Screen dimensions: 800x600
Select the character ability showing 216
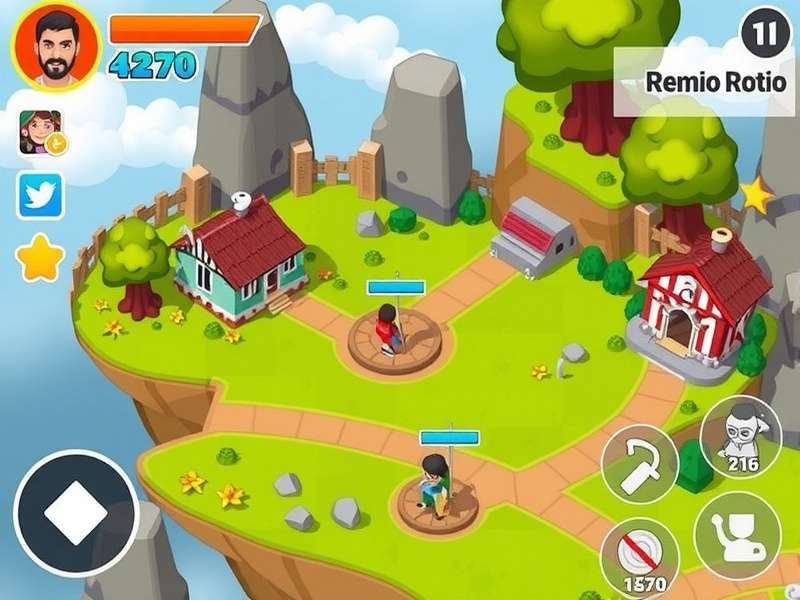point(741,437)
